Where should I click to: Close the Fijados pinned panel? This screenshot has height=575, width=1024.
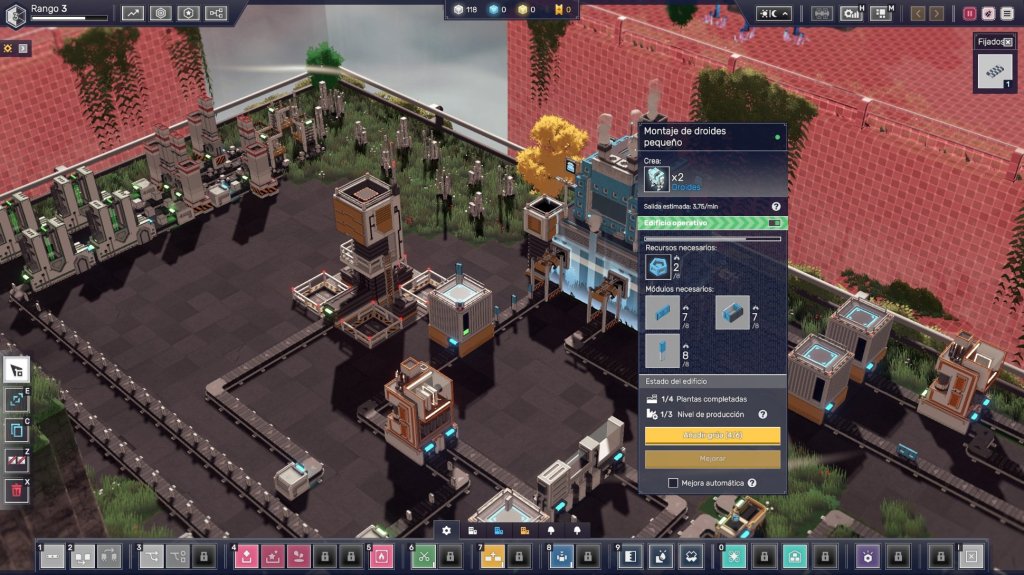tap(1007, 42)
